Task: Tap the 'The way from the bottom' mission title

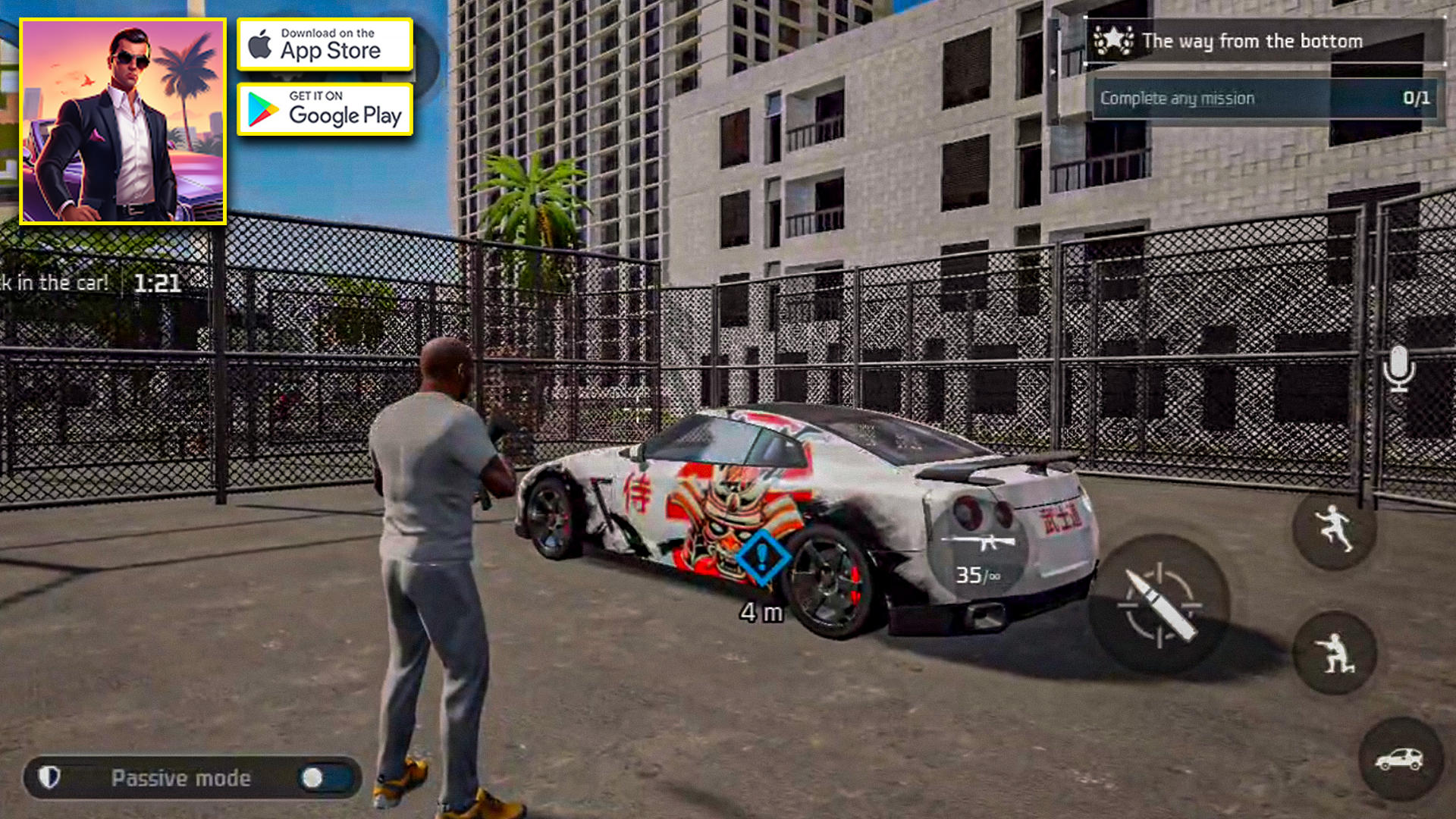Action: [x=1251, y=41]
